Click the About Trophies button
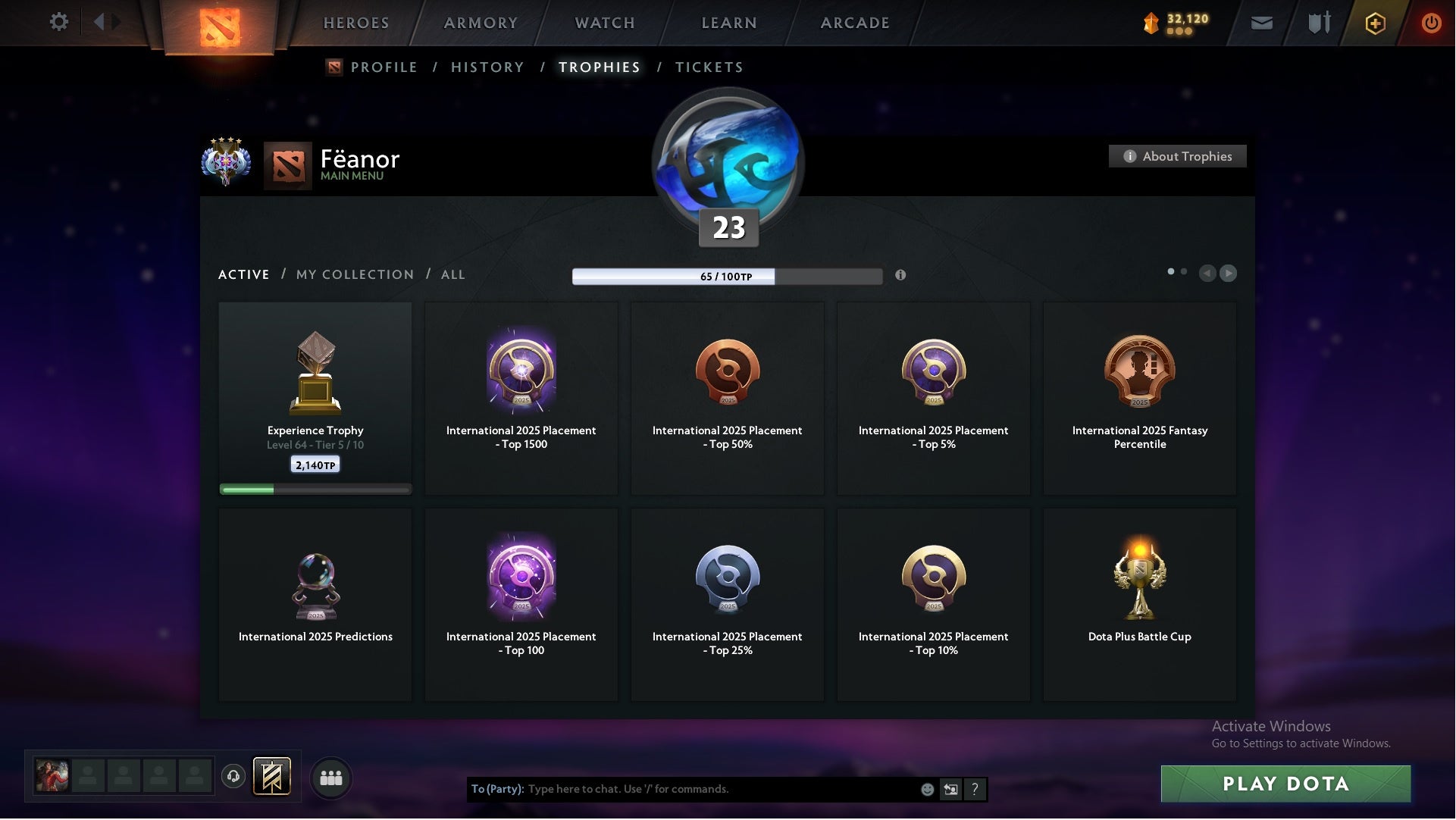Image resolution: width=1456 pixels, height=820 pixels. pos(1177,156)
